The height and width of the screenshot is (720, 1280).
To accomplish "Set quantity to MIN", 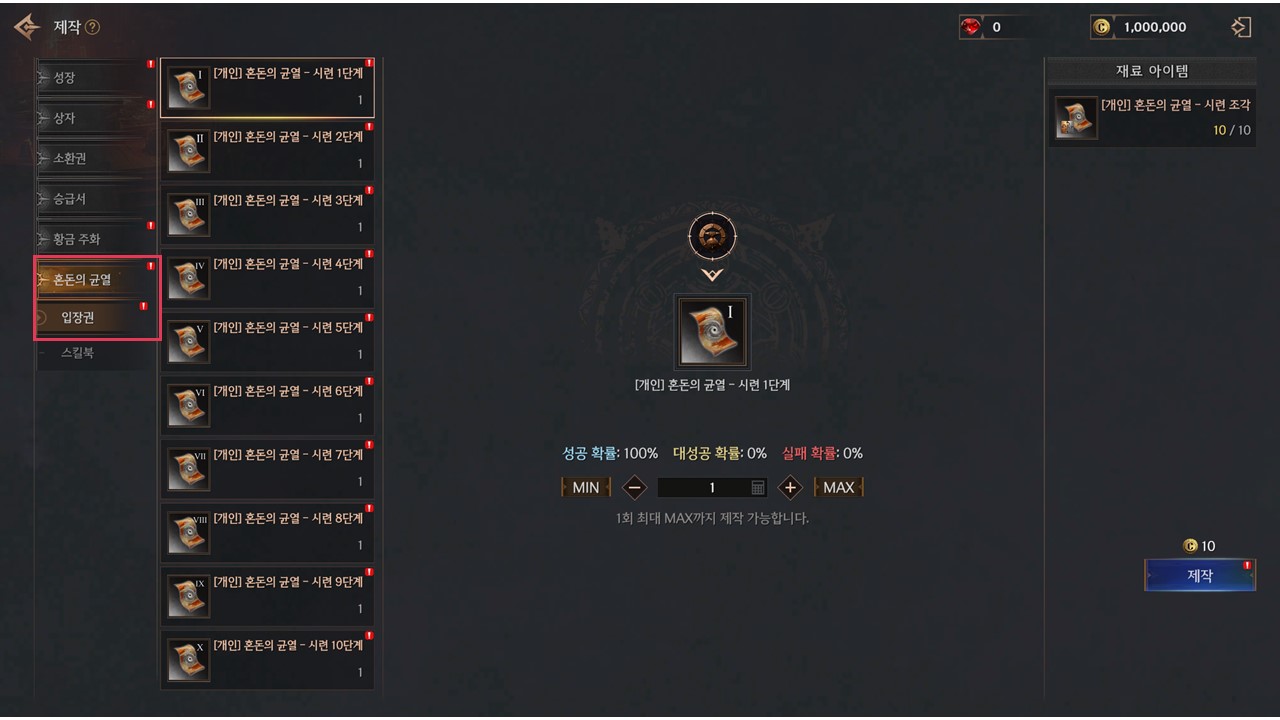I will coord(586,487).
